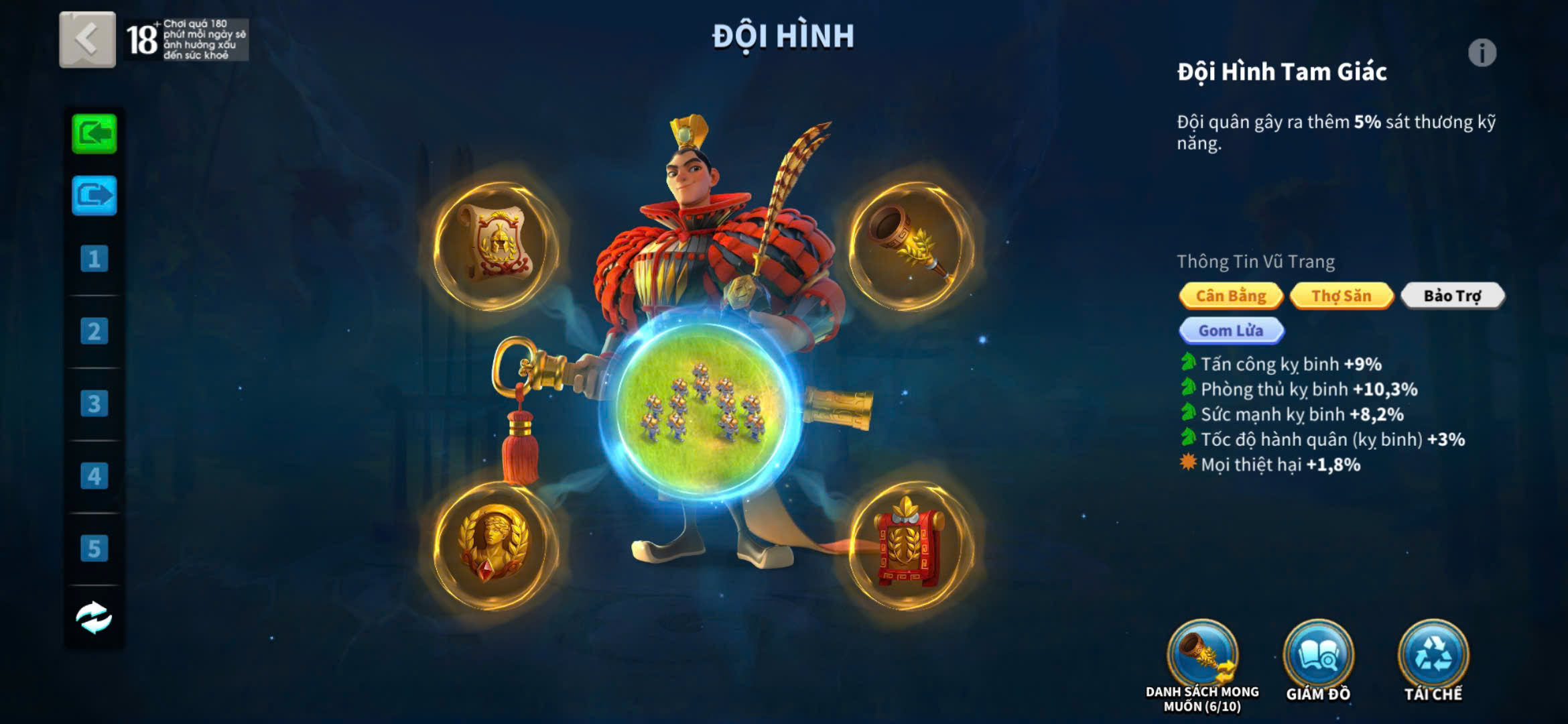Select formation preset 2

pos(94,331)
